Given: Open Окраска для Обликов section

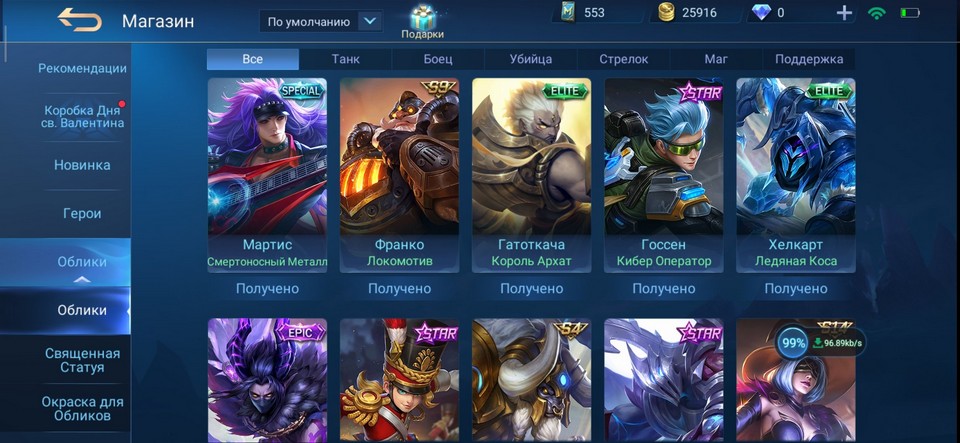Looking at the screenshot, I should tap(82, 408).
